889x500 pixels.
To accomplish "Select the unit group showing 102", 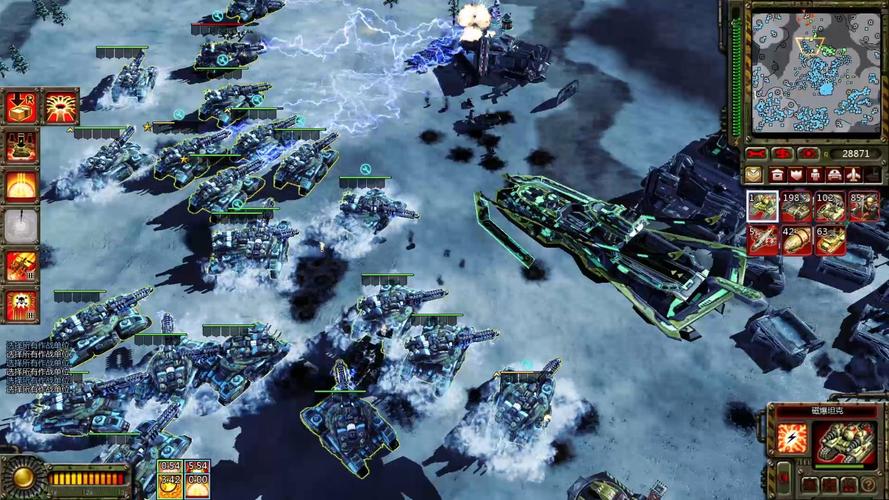I will coord(830,206).
